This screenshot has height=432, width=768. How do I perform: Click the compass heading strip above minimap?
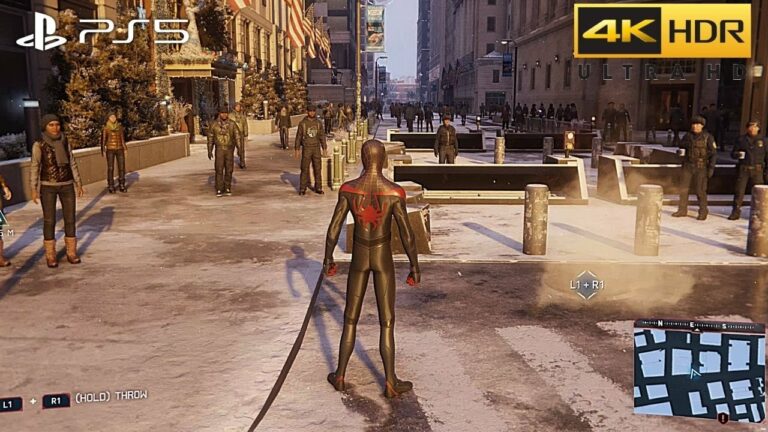[x=698, y=326]
